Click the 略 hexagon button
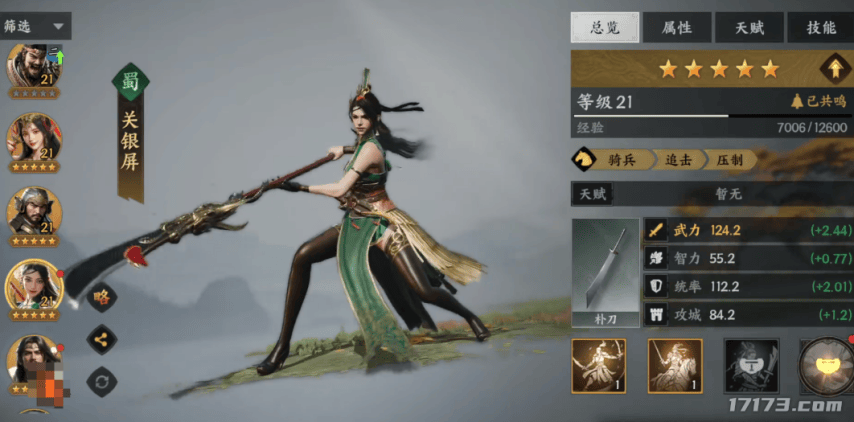854x422 pixels. coord(101,296)
